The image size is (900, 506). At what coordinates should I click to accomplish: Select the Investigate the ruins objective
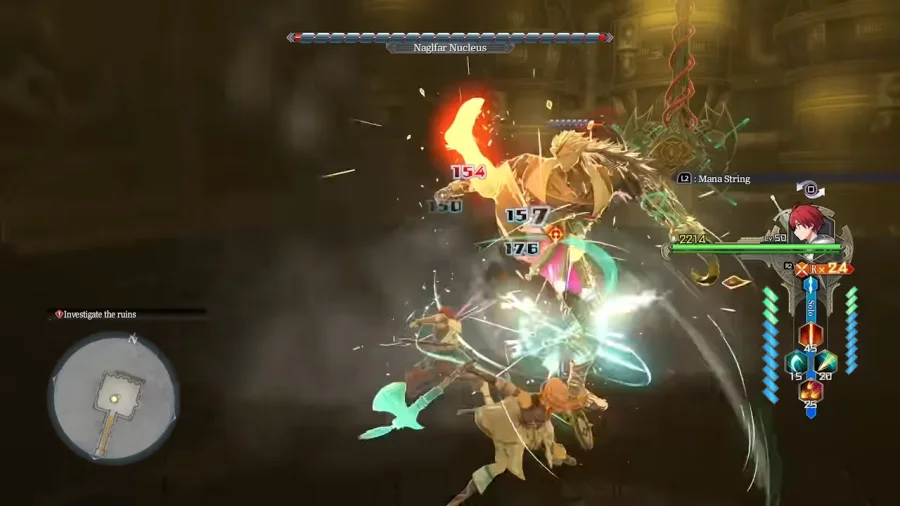point(100,314)
